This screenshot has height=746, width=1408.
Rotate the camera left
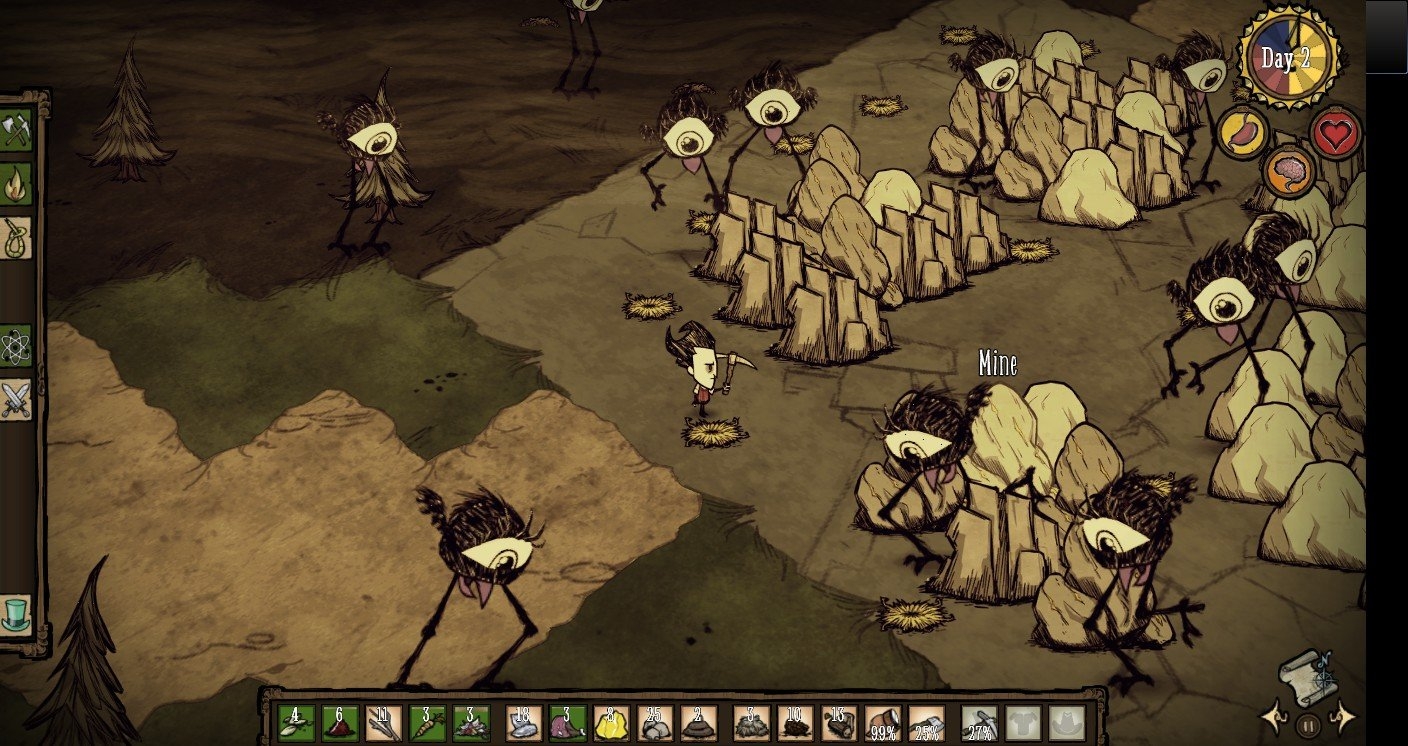pos(1273,717)
